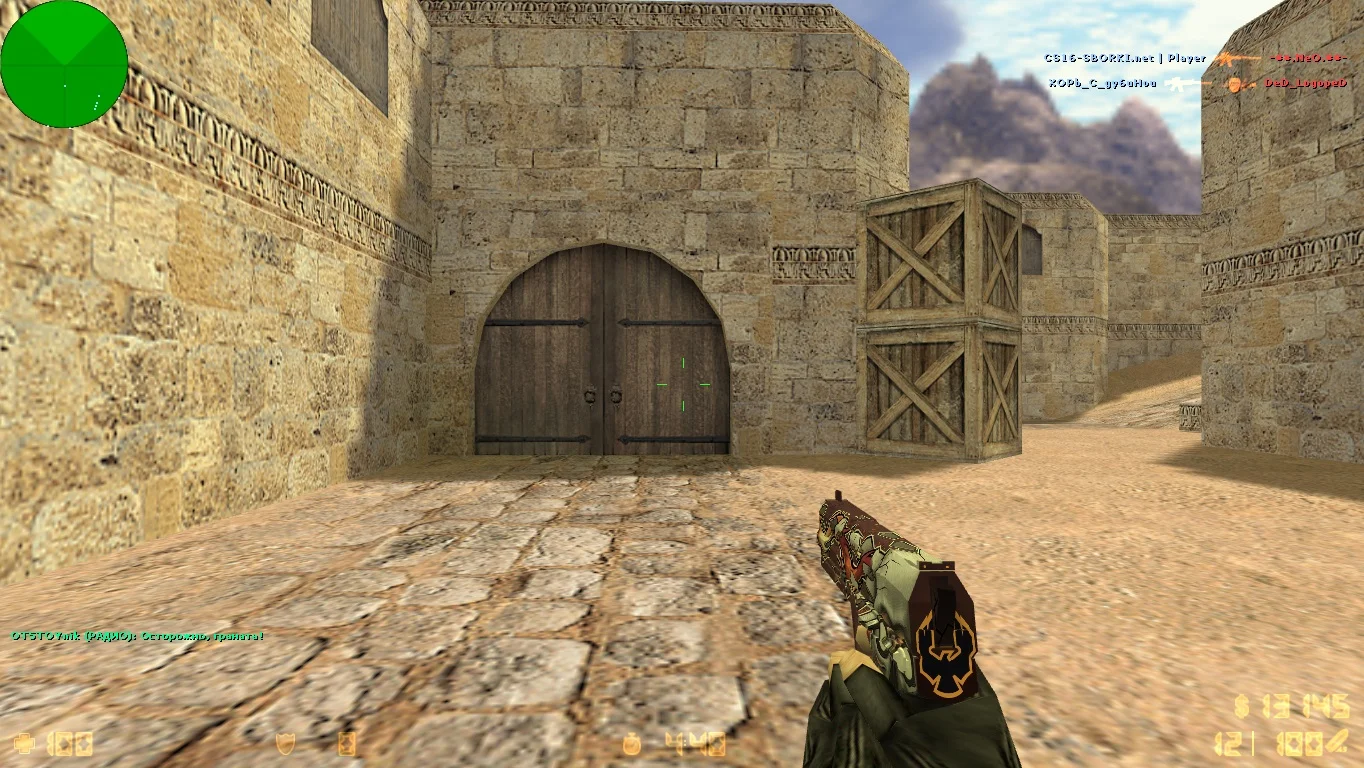Screen dimensions: 1364x768
Task: Click the armor shield icon
Action: [286, 743]
